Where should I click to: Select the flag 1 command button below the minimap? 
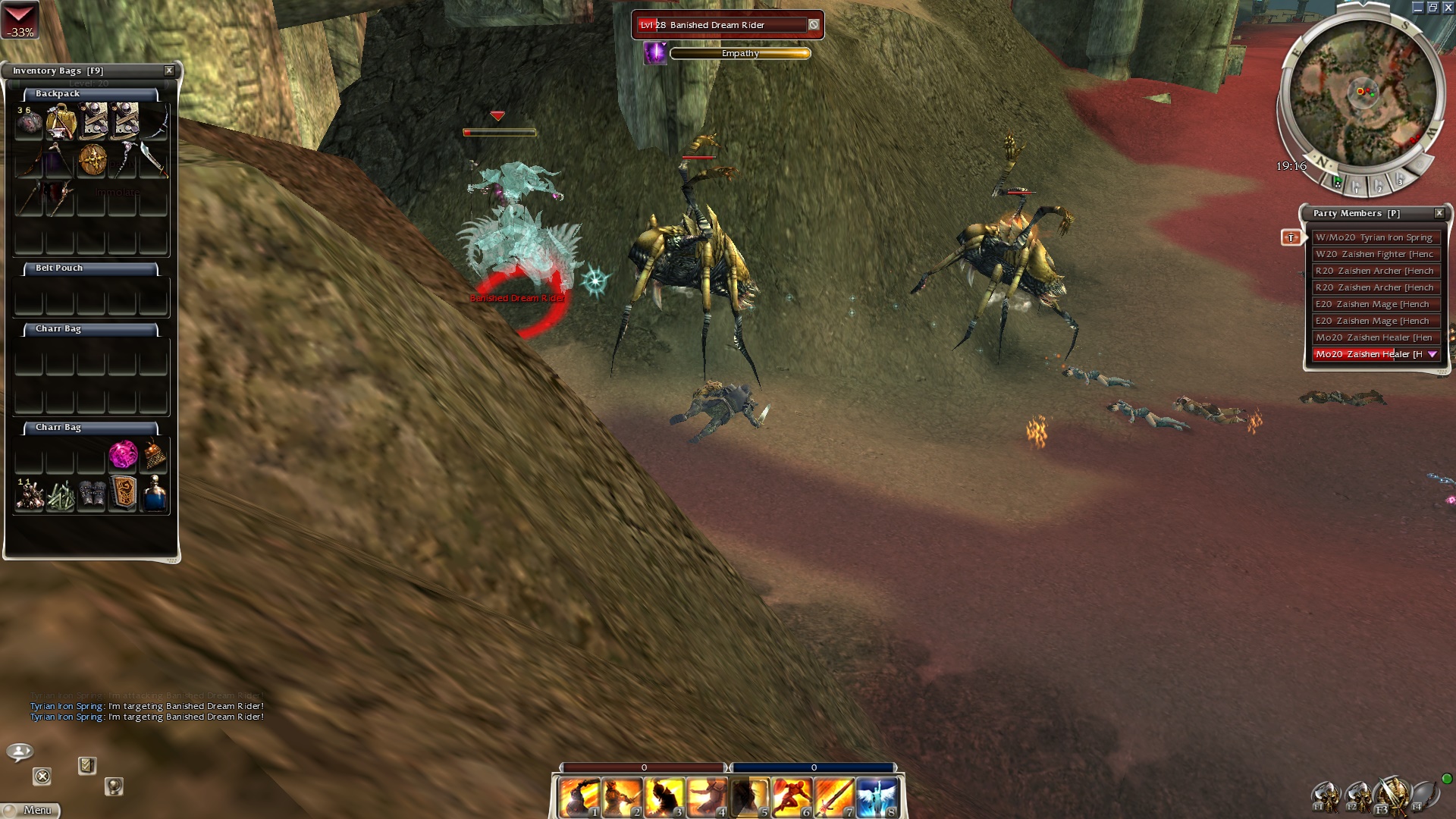1357,184
